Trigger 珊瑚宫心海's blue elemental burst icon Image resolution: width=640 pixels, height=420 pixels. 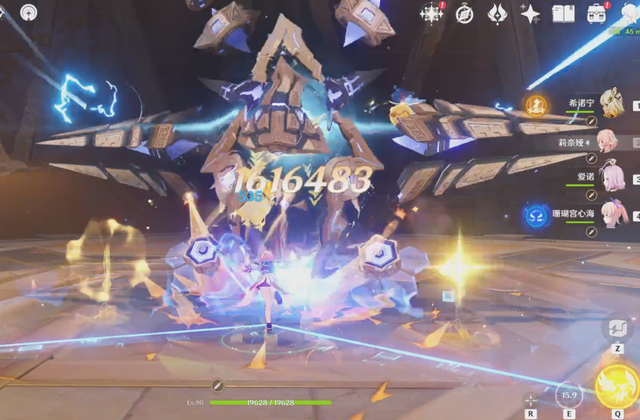535,213
